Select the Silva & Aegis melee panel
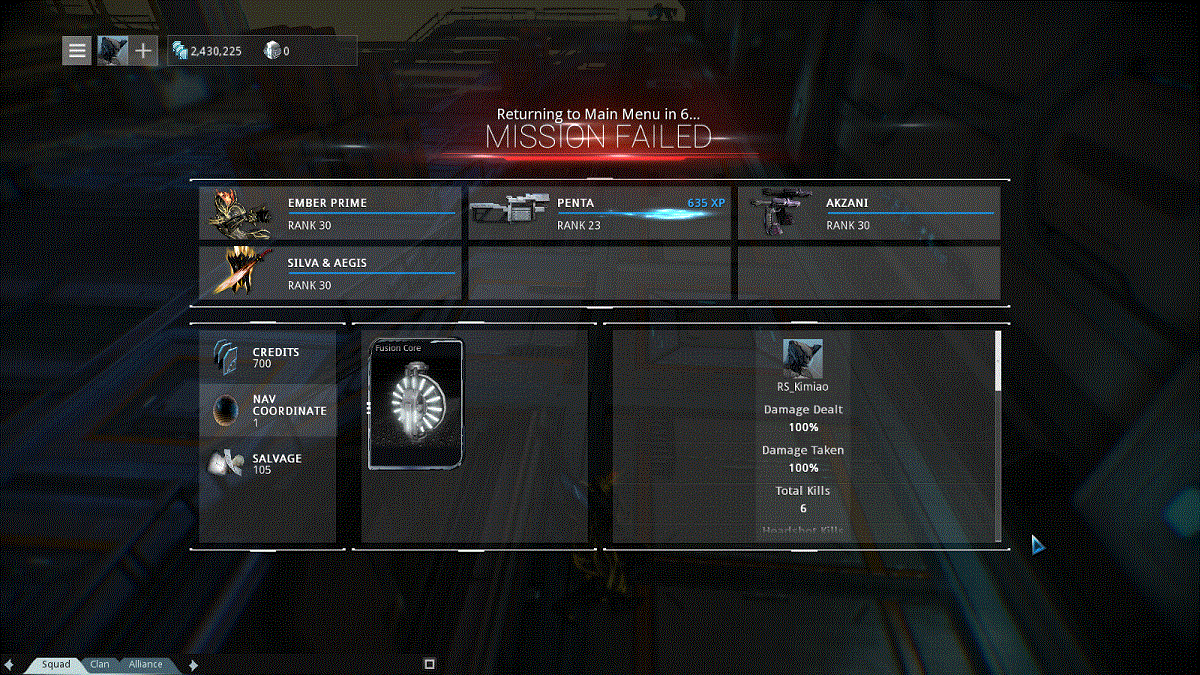Image resolution: width=1200 pixels, height=675 pixels. (x=330, y=273)
